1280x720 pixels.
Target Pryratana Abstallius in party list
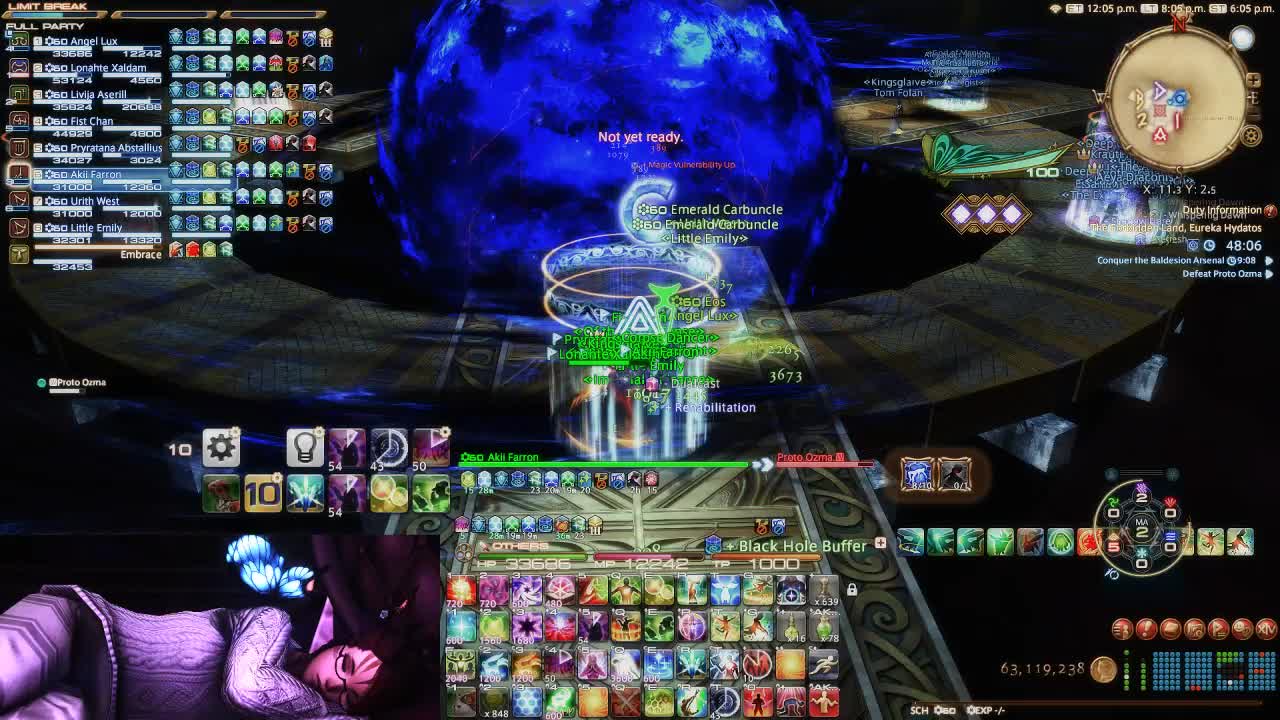tap(115, 148)
